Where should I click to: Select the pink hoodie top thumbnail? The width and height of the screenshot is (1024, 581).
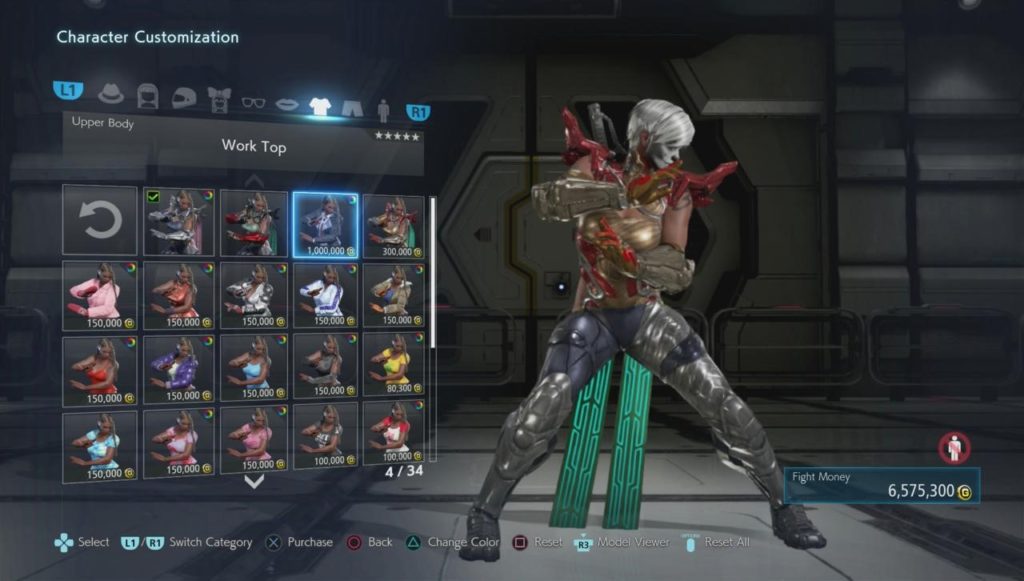(x=100, y=296)
